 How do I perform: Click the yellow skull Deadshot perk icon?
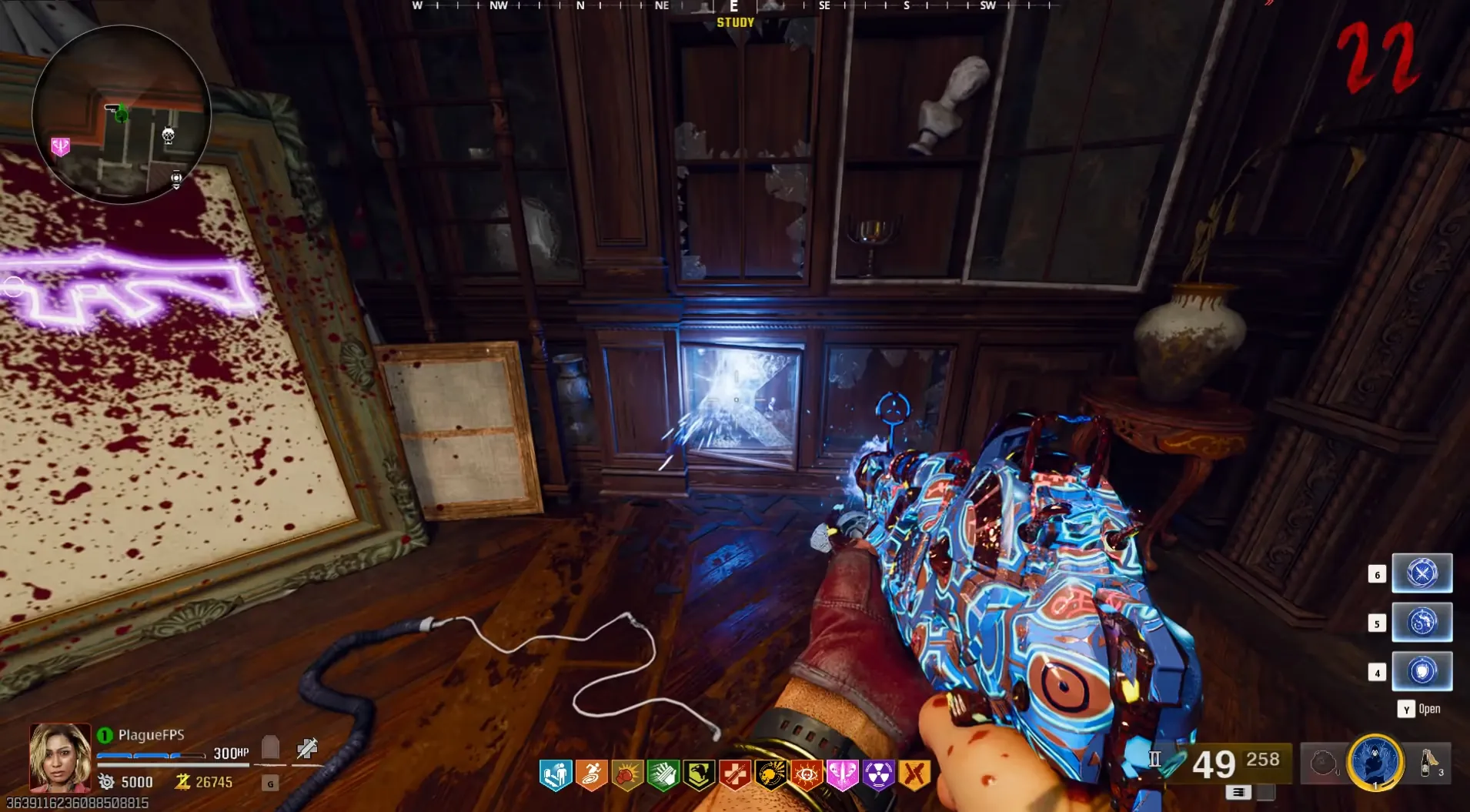(770, 775)
